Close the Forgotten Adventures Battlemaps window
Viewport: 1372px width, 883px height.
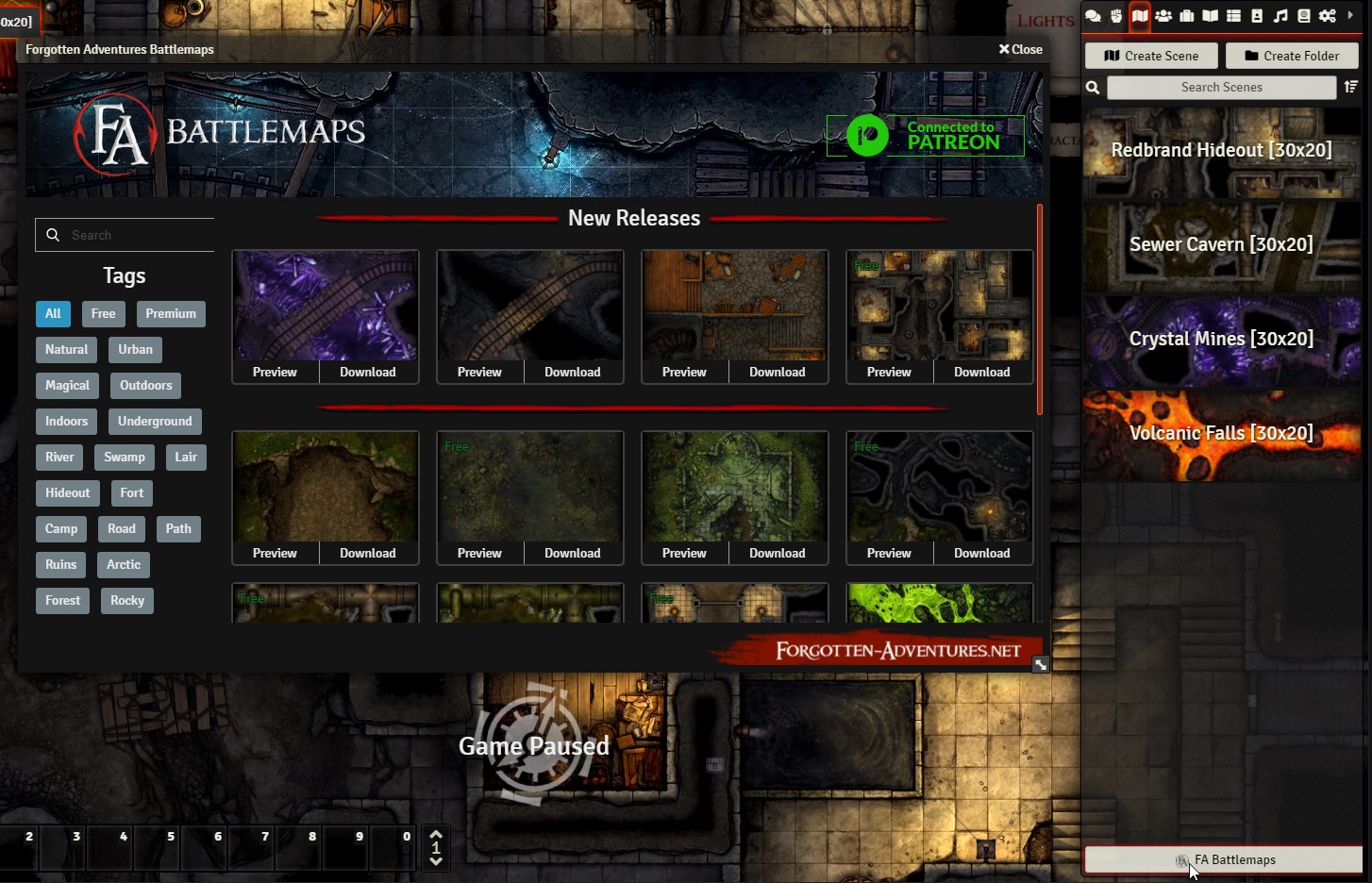click(x=1020, y=49)
